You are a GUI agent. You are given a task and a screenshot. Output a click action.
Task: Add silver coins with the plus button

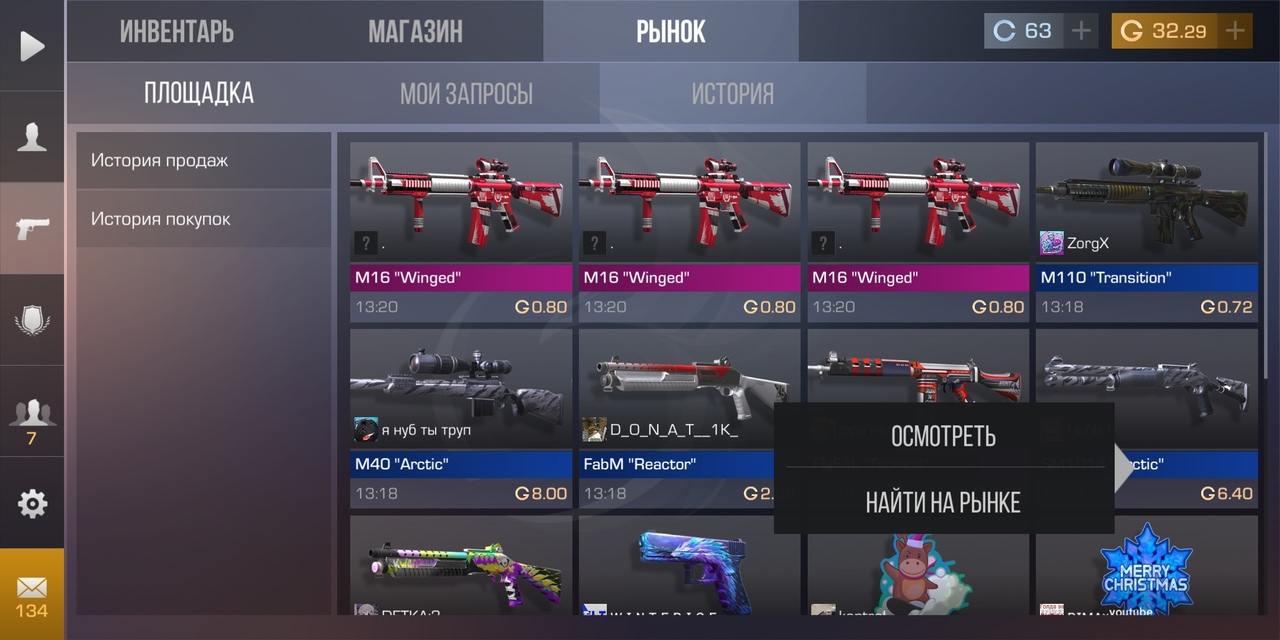[1081, 31]
